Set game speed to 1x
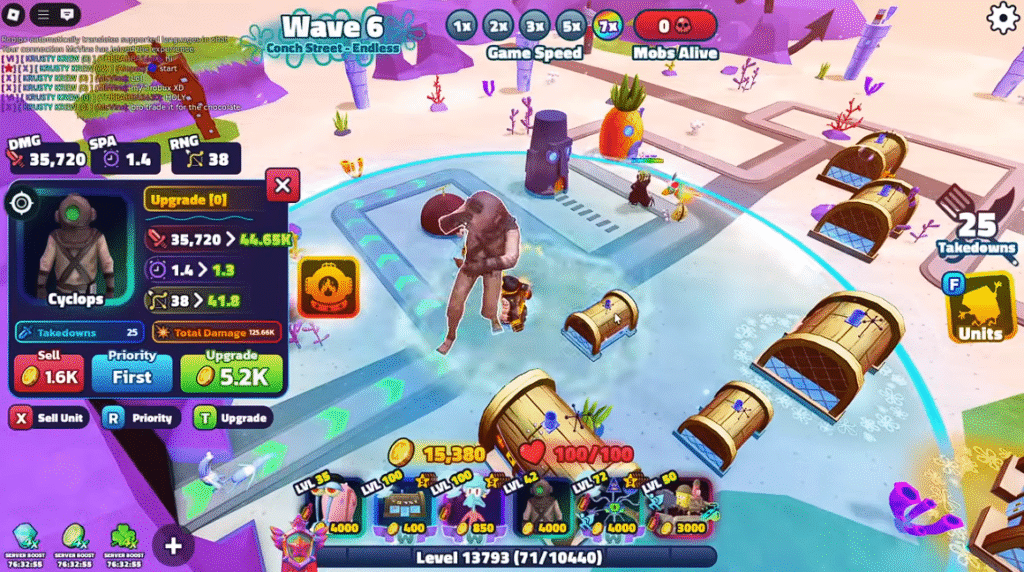Screen dimensions: 1024x572 coord(461,25)
